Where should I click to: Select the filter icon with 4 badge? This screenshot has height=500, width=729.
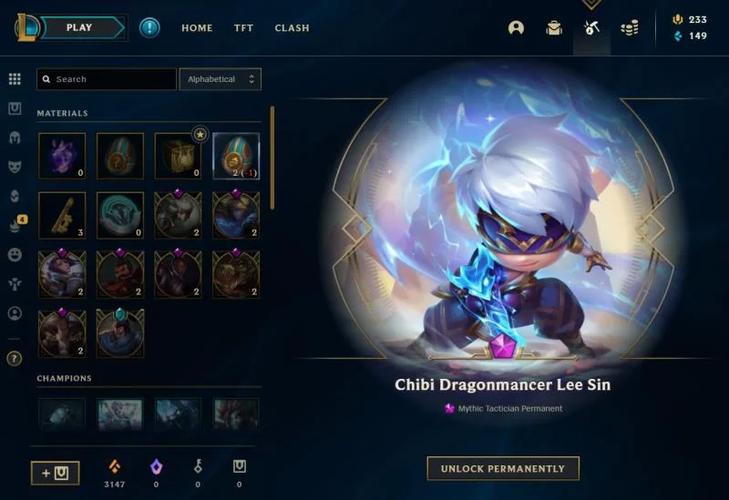coord(15,226)
